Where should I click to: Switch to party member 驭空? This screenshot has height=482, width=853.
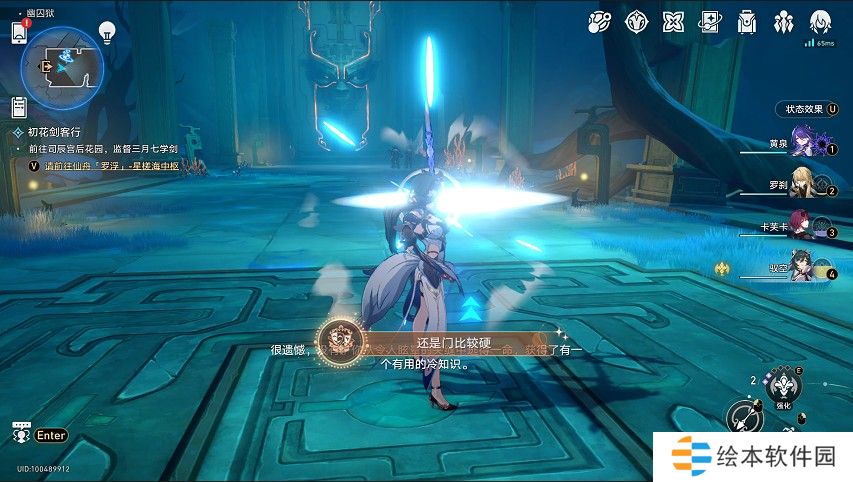click(806, 268)
